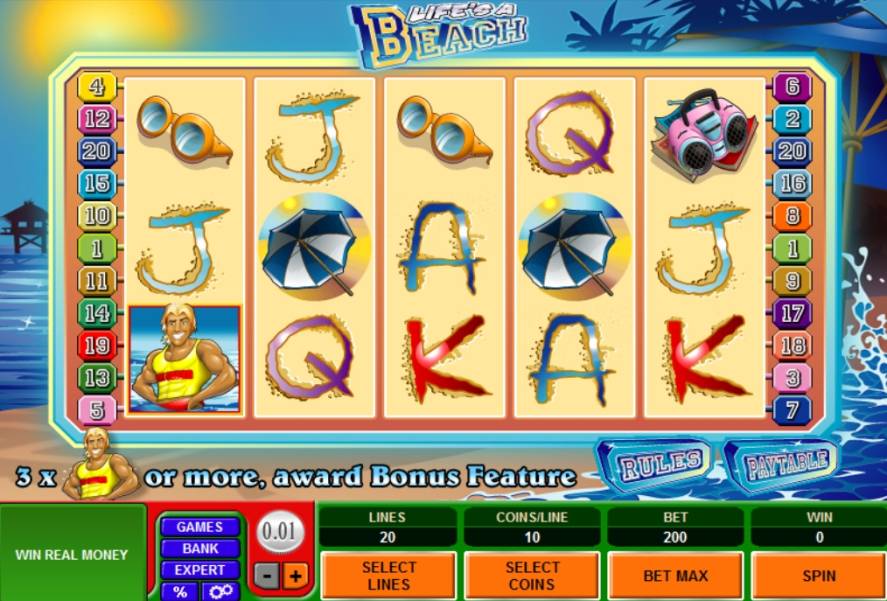Screen dimensions: 887x601
Task: Switch to Expert mode
Action: (x=200, y=570)
